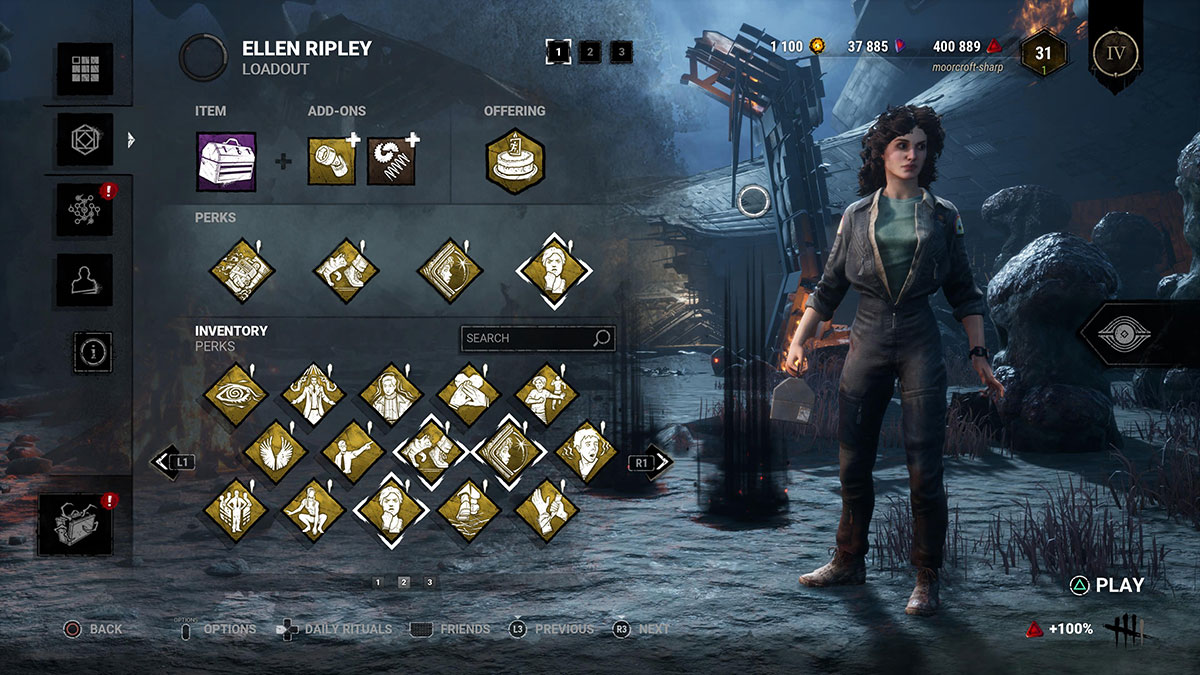Select the eye with spiral perk in inventory
This screenshot has height=675, width=1200.
point(236,395)
